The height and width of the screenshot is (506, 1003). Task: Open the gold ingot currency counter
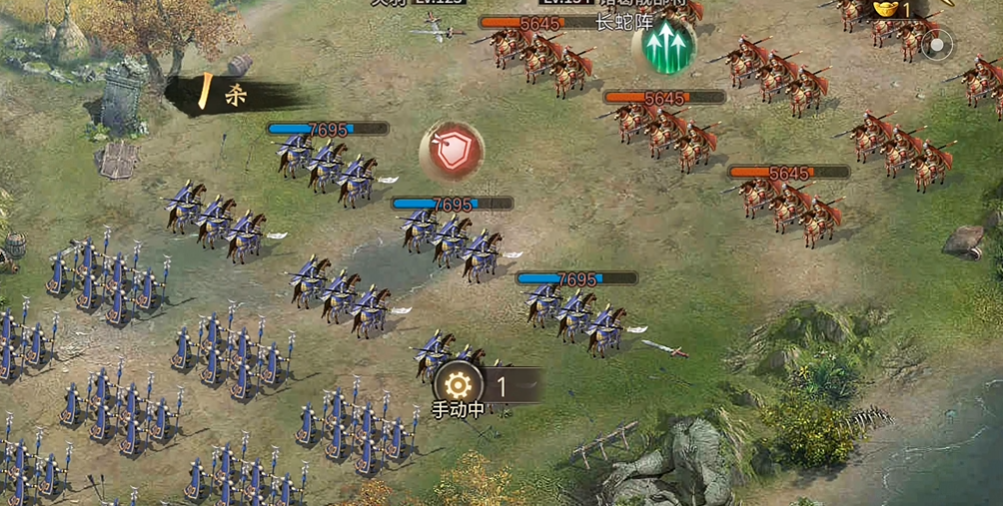(893, 9)
